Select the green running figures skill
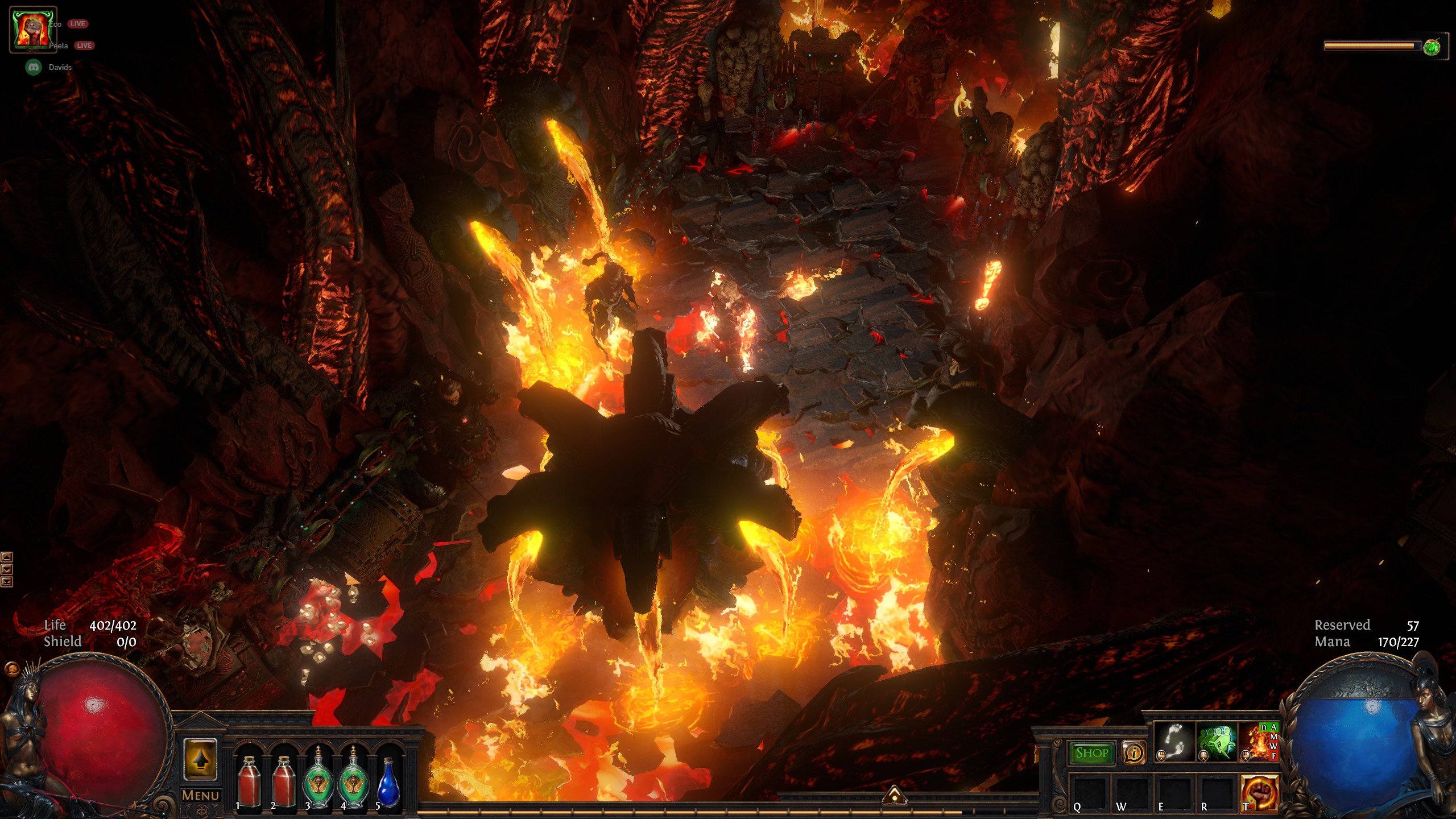 [x=1217, y=742]
